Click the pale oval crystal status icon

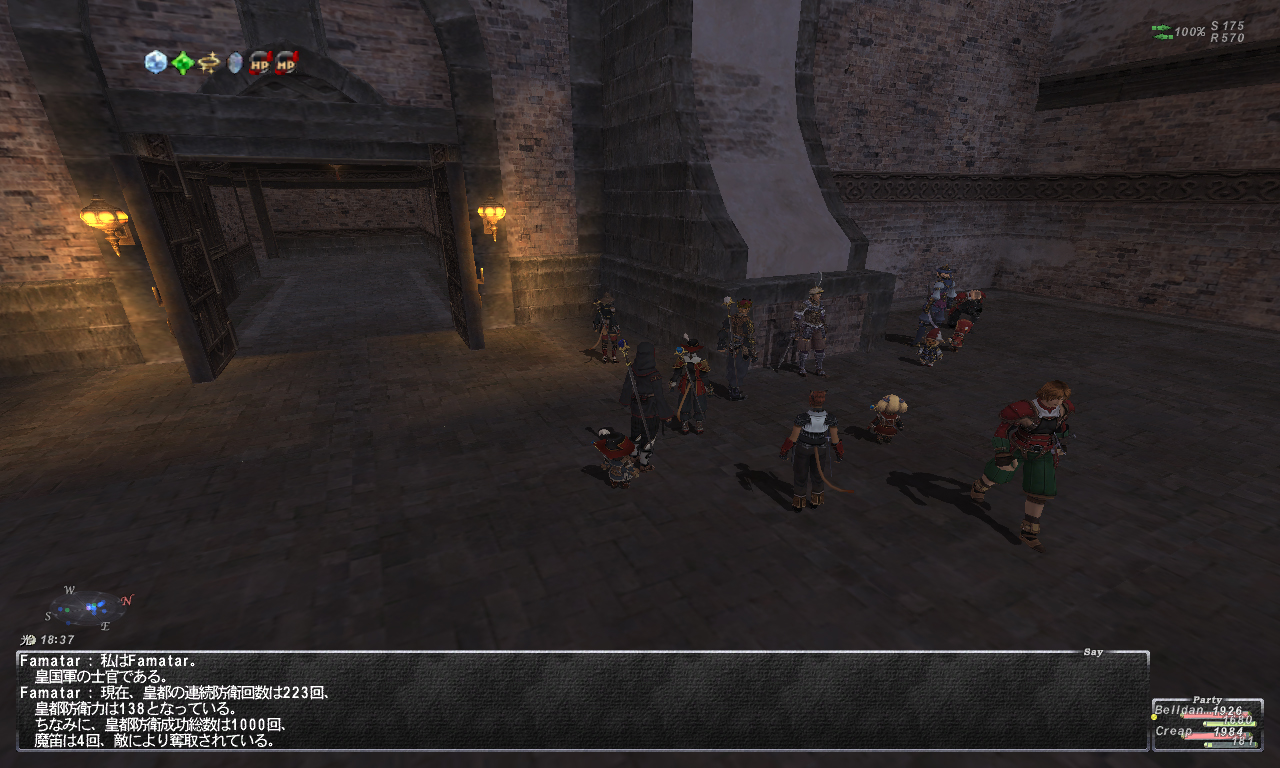(235, 63)
